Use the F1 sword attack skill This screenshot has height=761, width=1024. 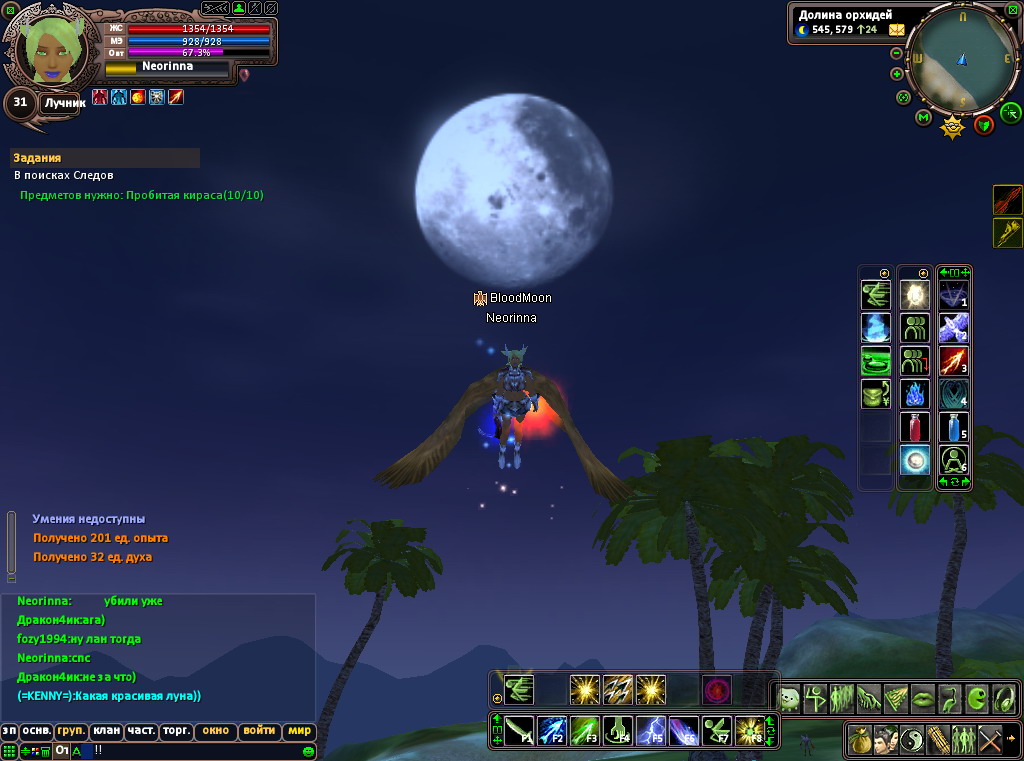click(x=519, y=731)
